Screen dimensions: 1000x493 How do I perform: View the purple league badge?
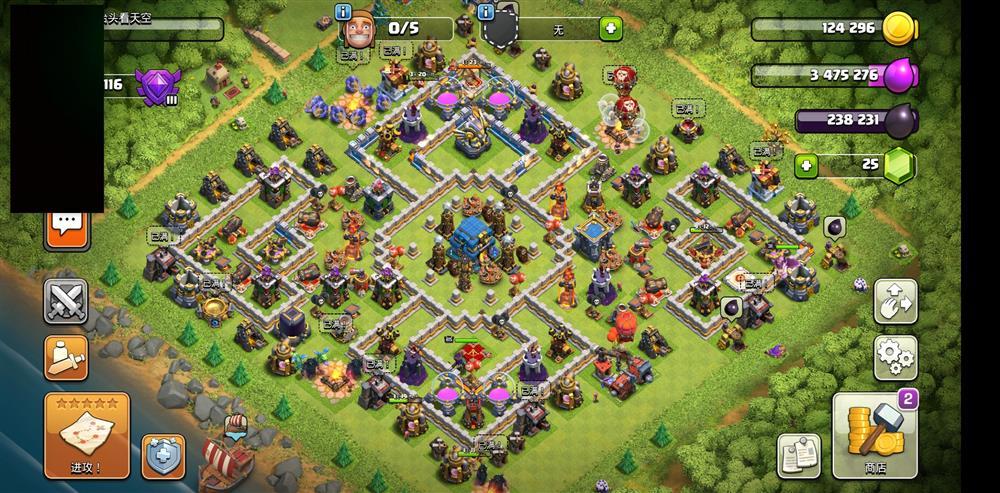[x=156, y=84]
